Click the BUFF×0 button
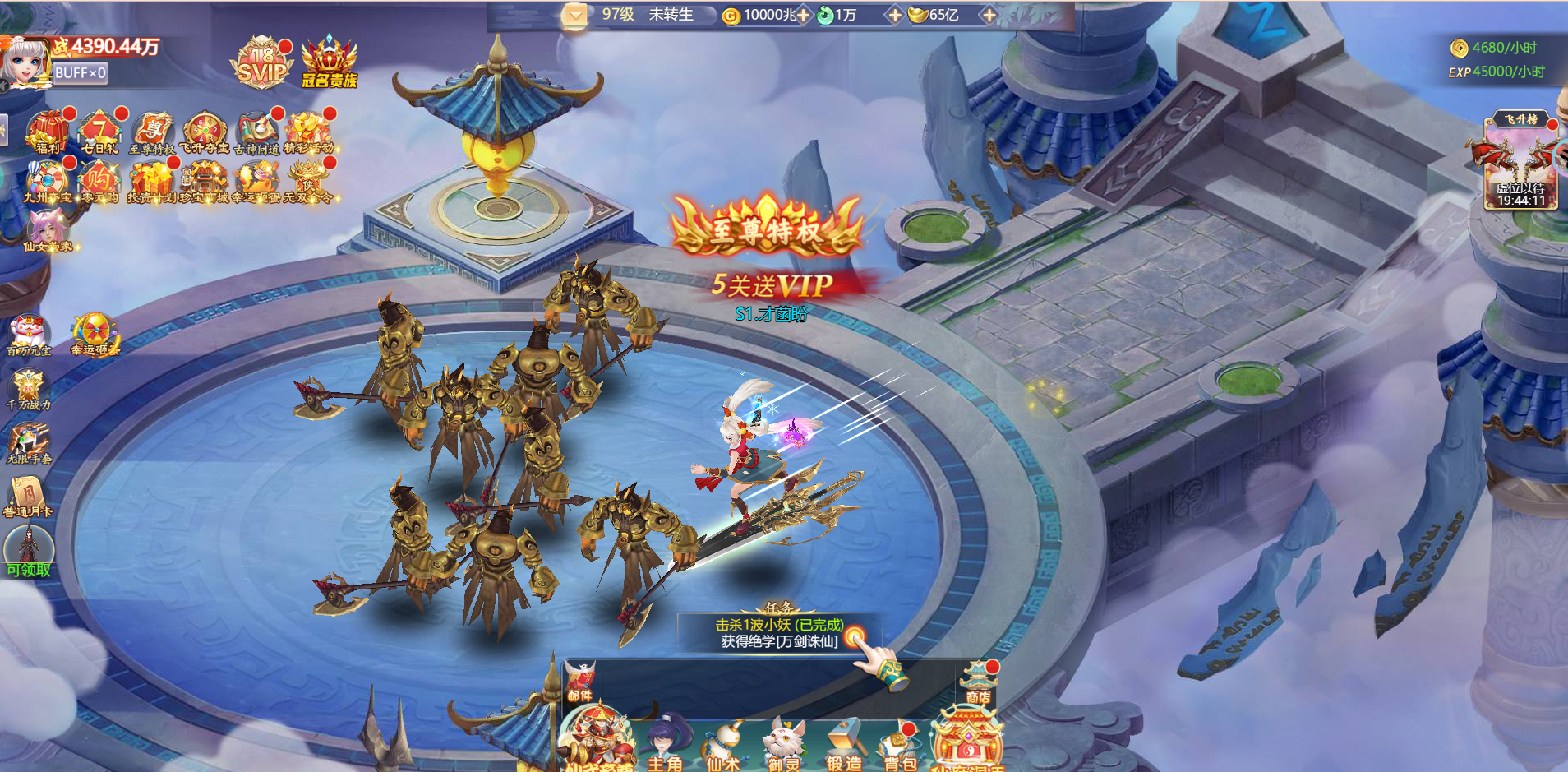Viewport: 1568px width, 772px height. [80, 73]
